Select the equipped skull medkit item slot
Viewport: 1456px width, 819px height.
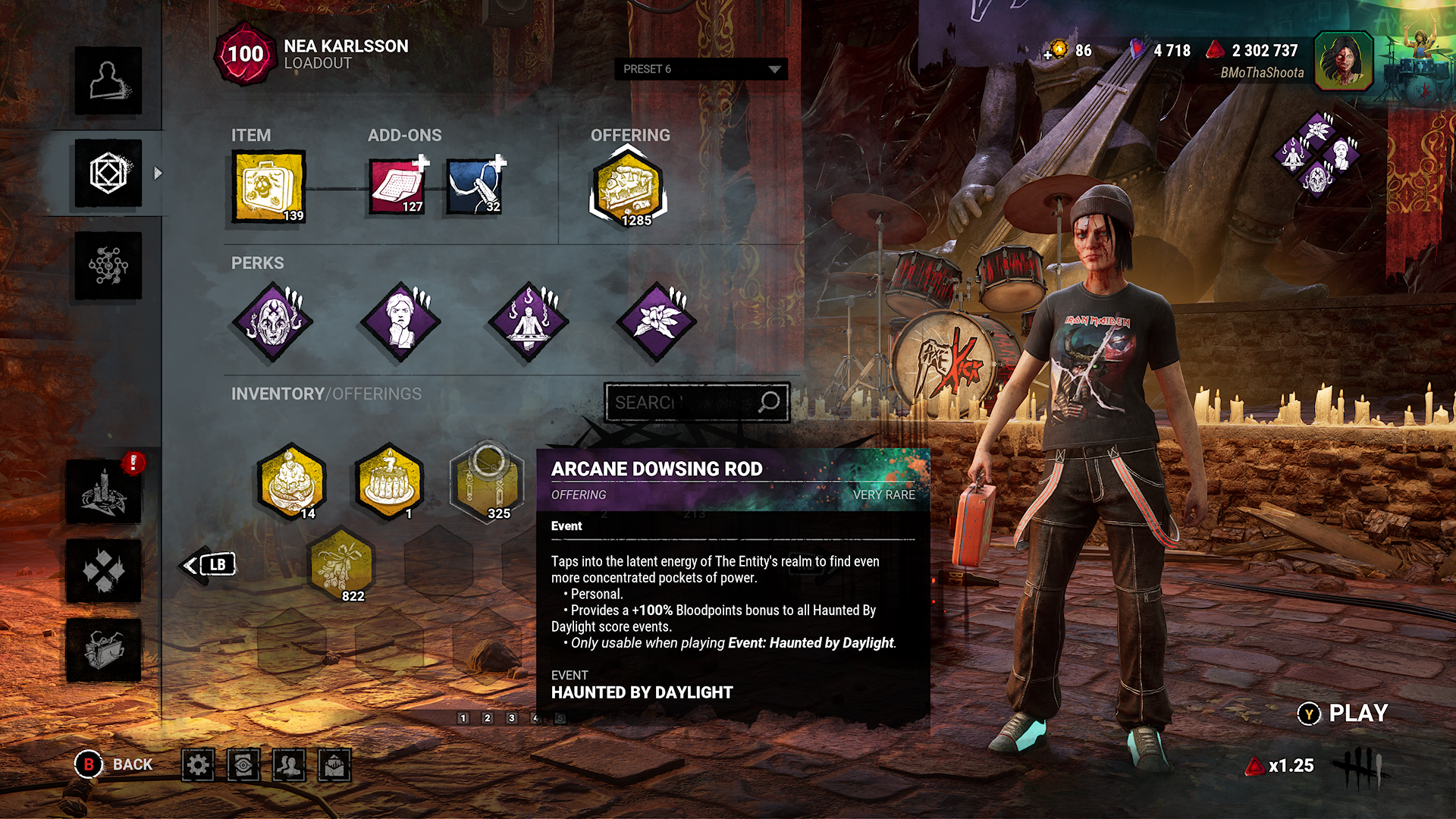pyautogui.click(x=269, y=187)
